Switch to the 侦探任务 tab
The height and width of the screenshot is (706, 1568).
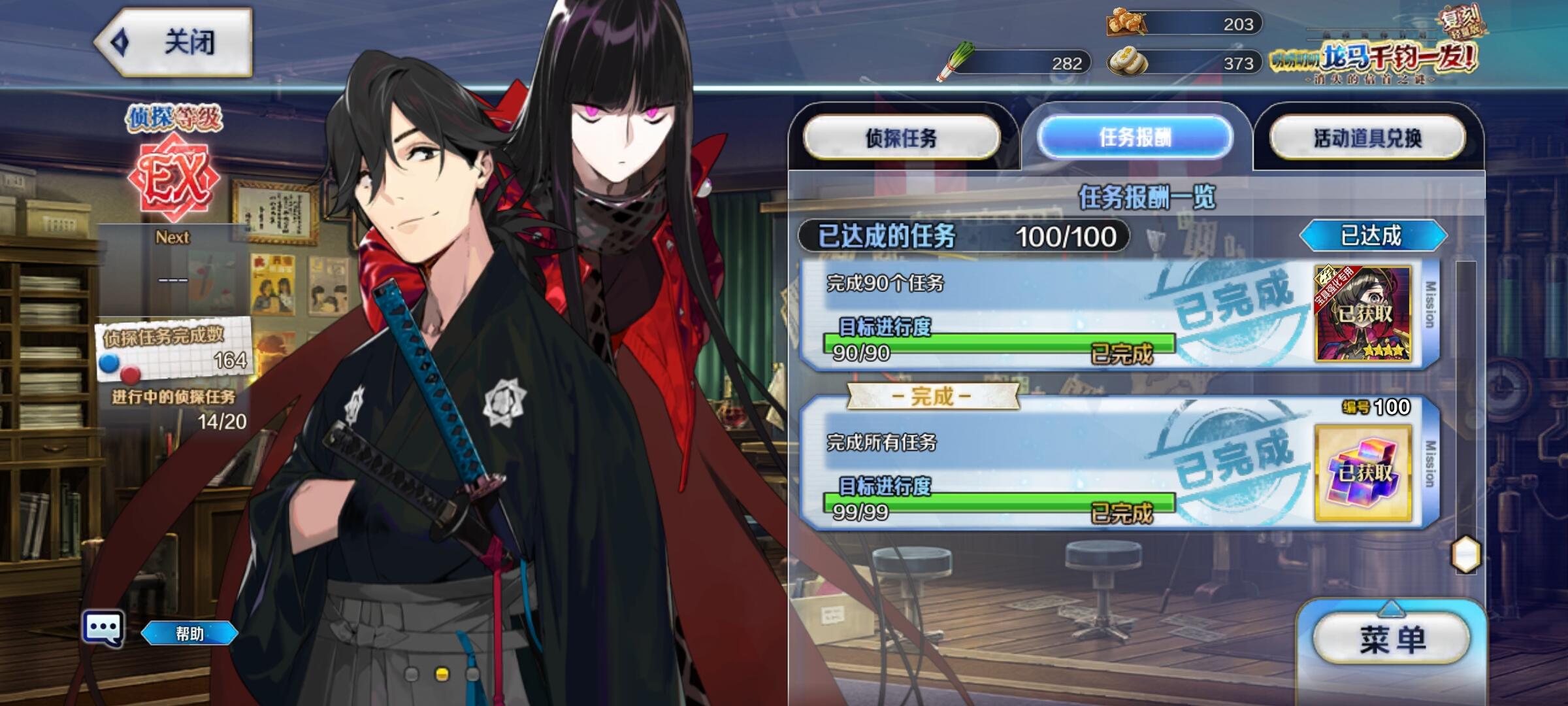tap(902, 138)
